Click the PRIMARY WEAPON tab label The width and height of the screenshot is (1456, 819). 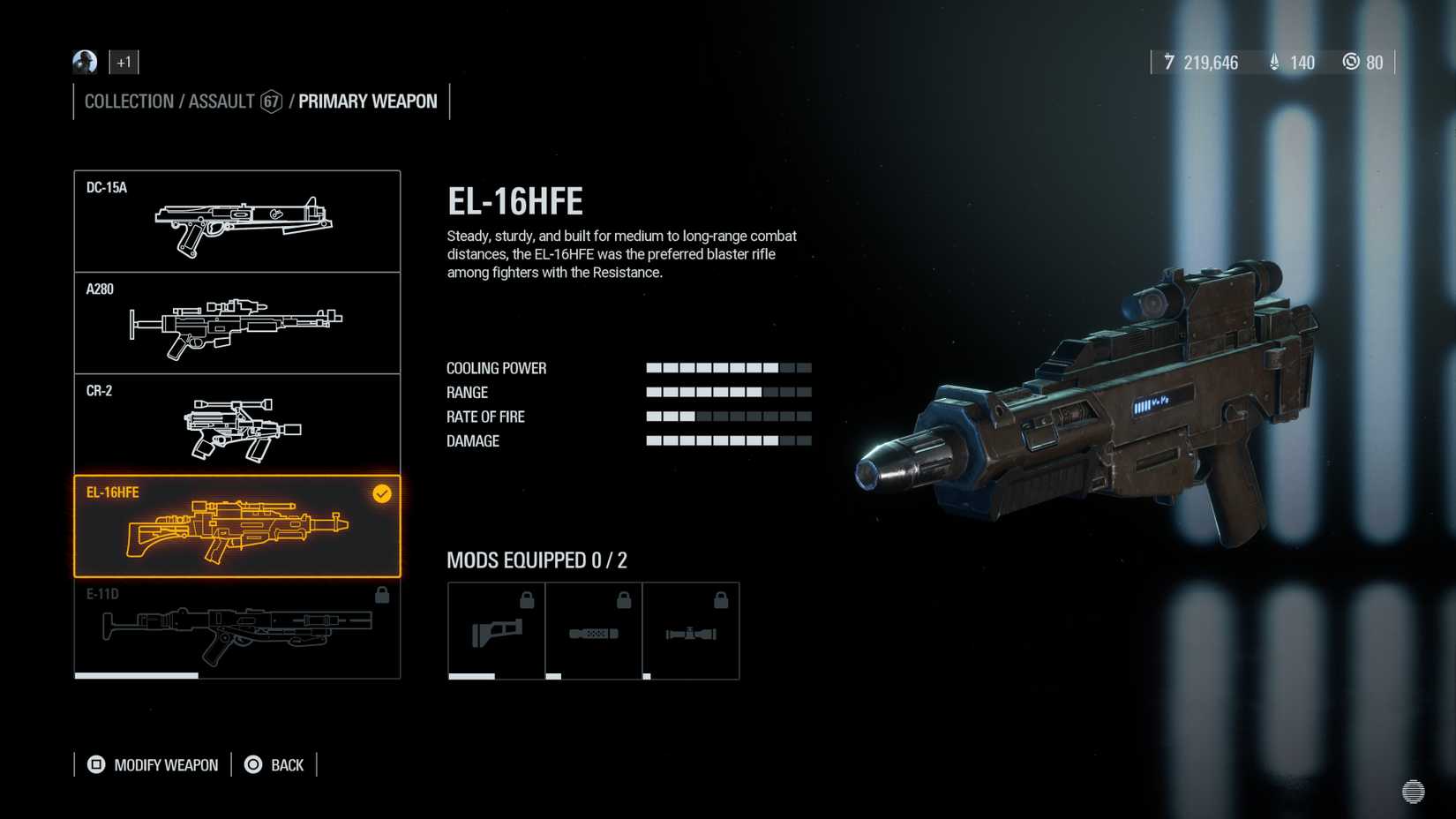(367, 101)
